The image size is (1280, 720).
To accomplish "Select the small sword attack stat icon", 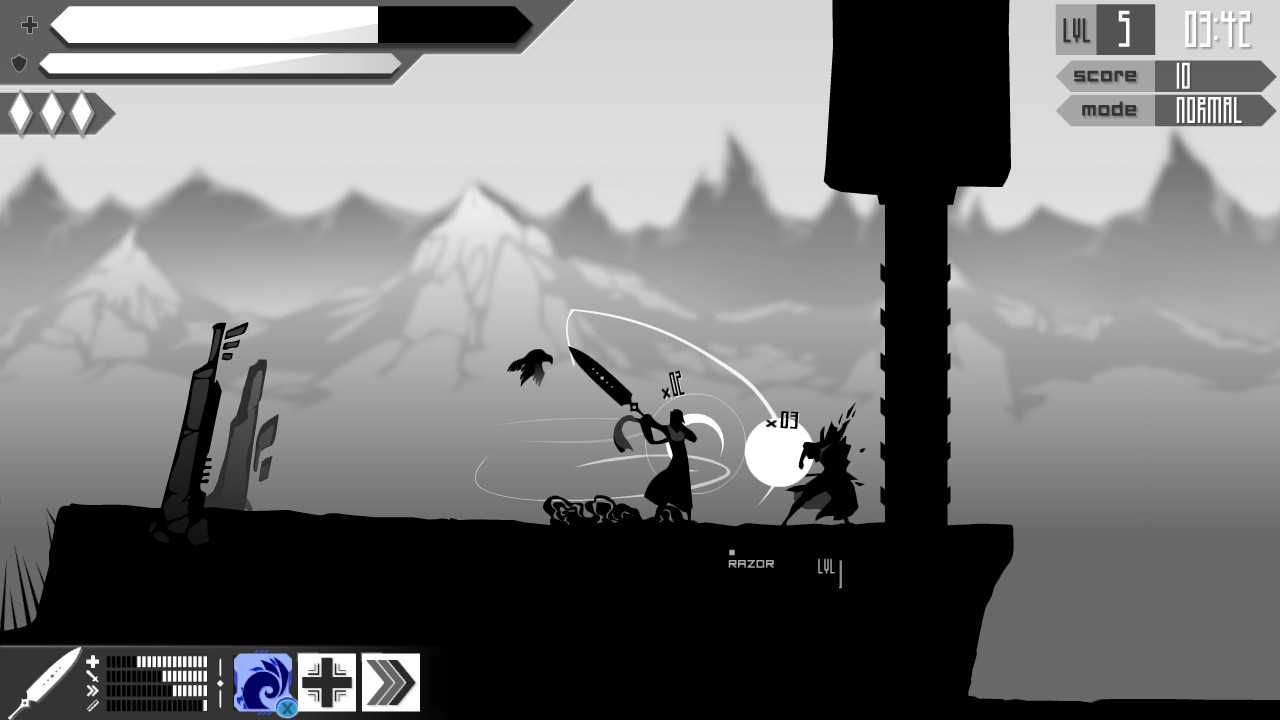I will click(91, 675).
